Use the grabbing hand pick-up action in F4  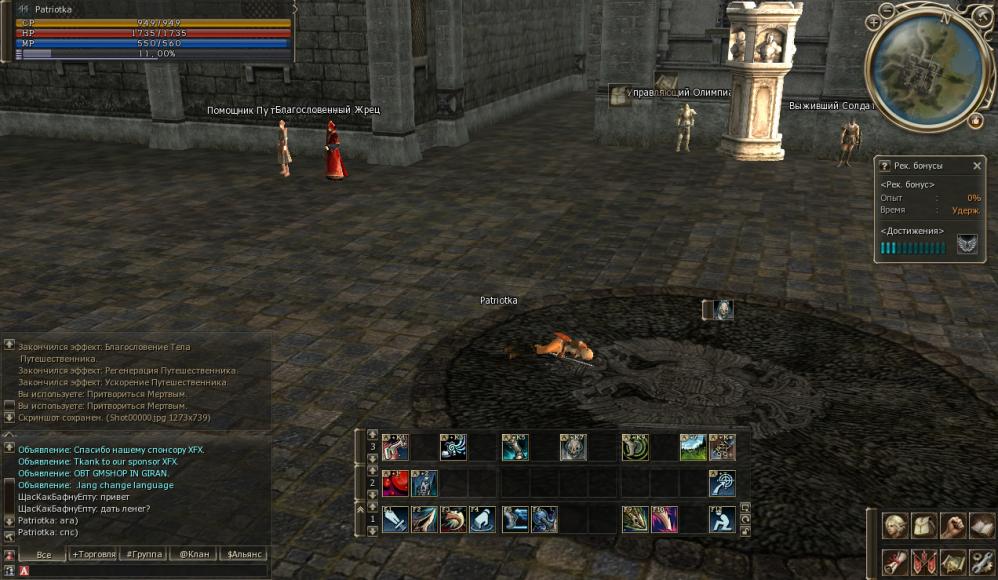point(483,519)
